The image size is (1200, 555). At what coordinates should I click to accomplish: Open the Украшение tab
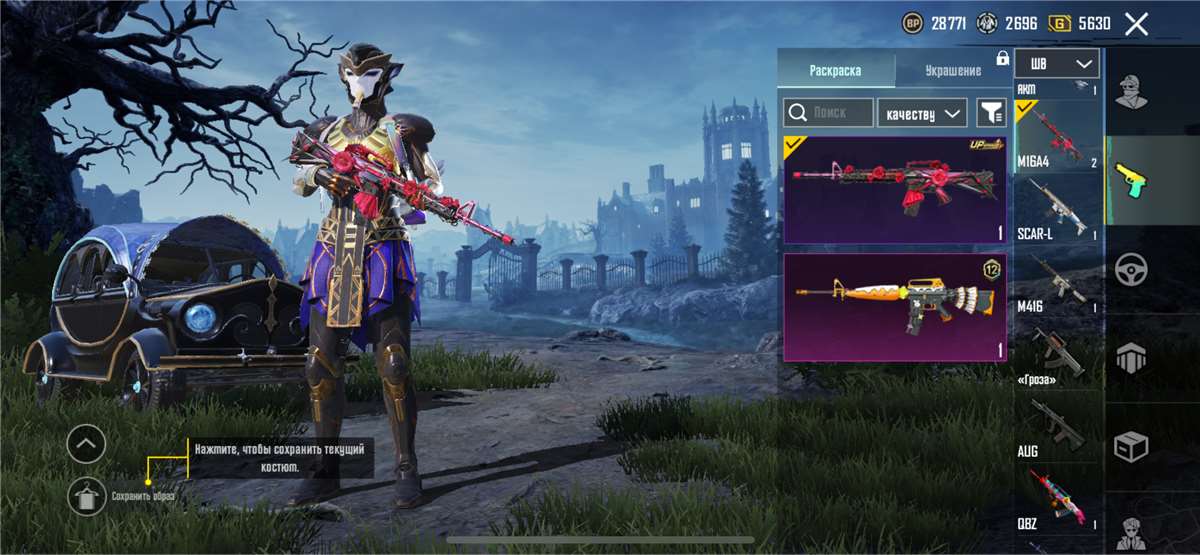click(952, 71)
